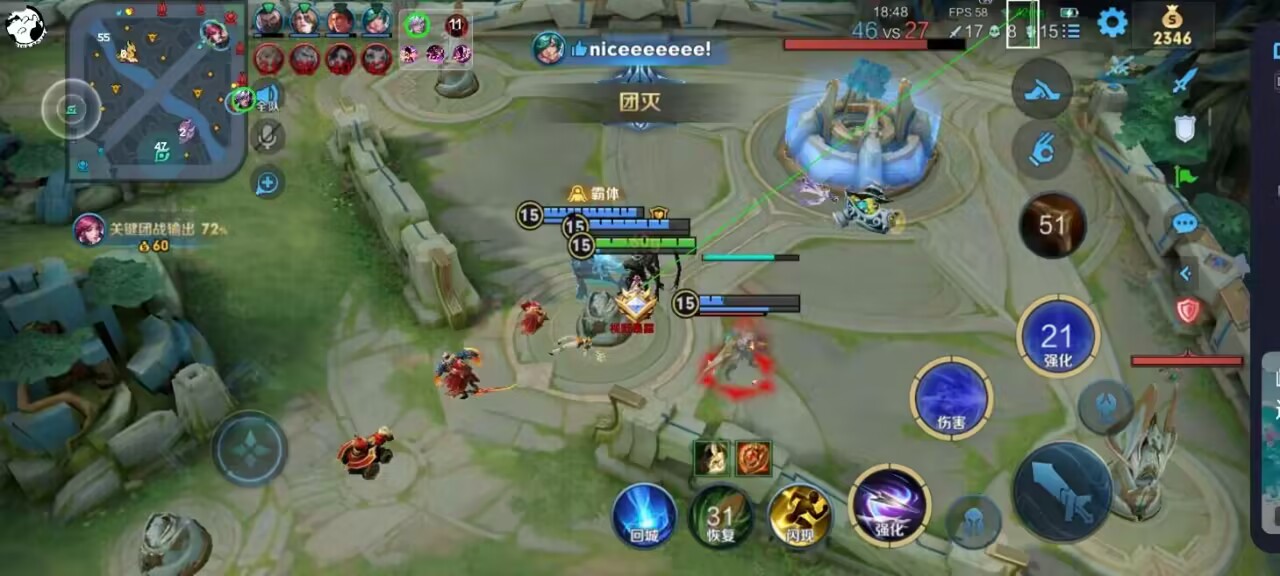Image resolution: width=1280 pixels, height=576 pixels.
Task: Tap the ultimate skill showing 21 cooldown
Action: 1057,337
